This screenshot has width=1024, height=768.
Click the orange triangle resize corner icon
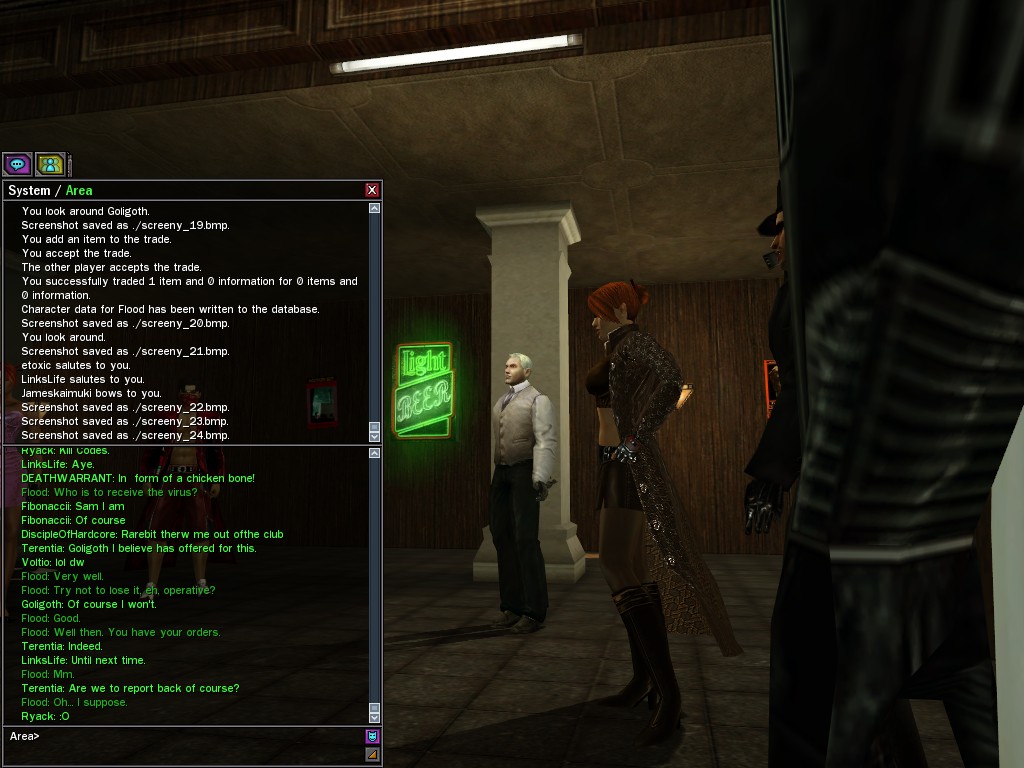(372, 755)
